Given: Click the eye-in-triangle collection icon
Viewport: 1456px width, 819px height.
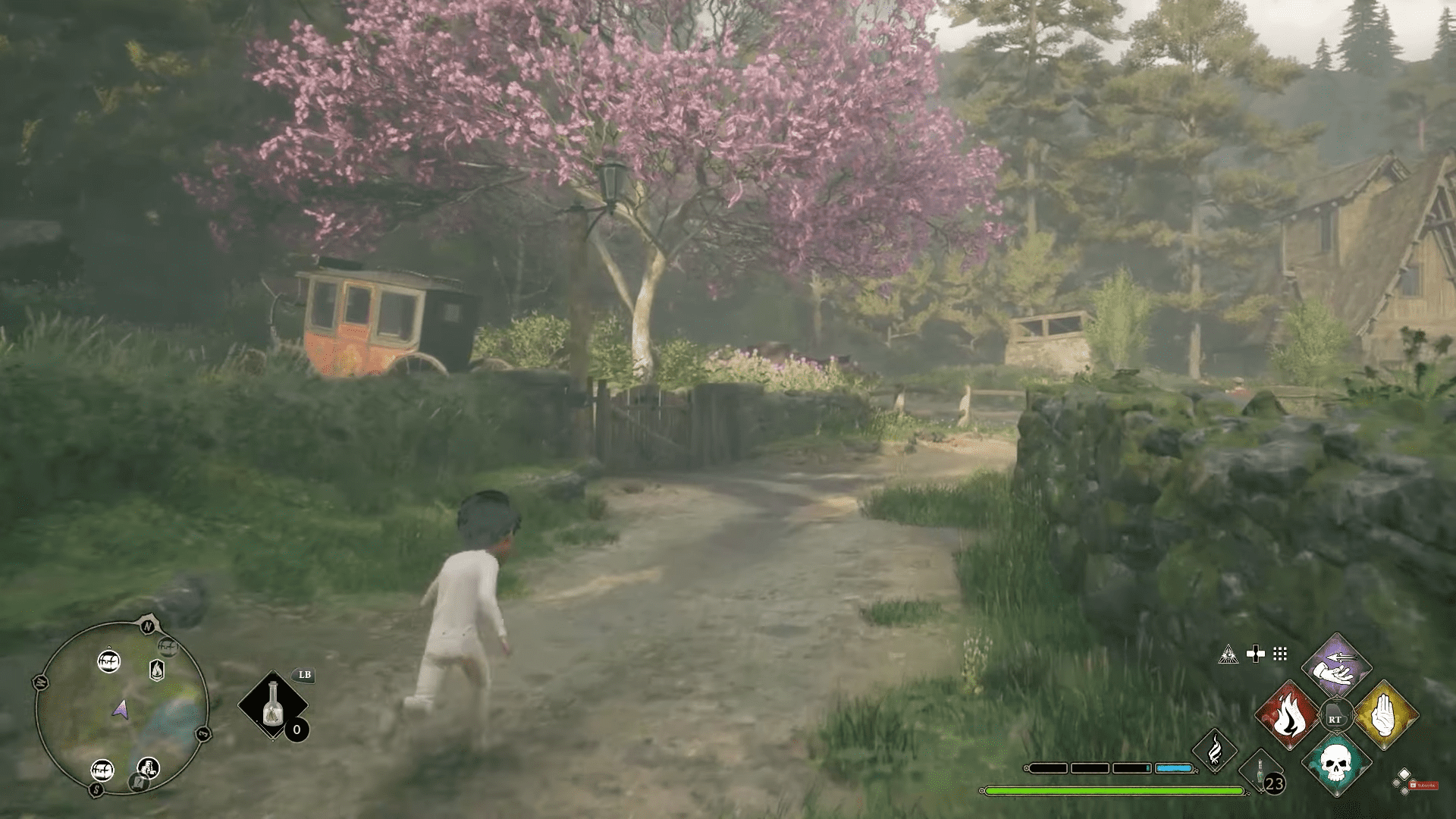Looking at the screenshot, I should coord(1228,654).
